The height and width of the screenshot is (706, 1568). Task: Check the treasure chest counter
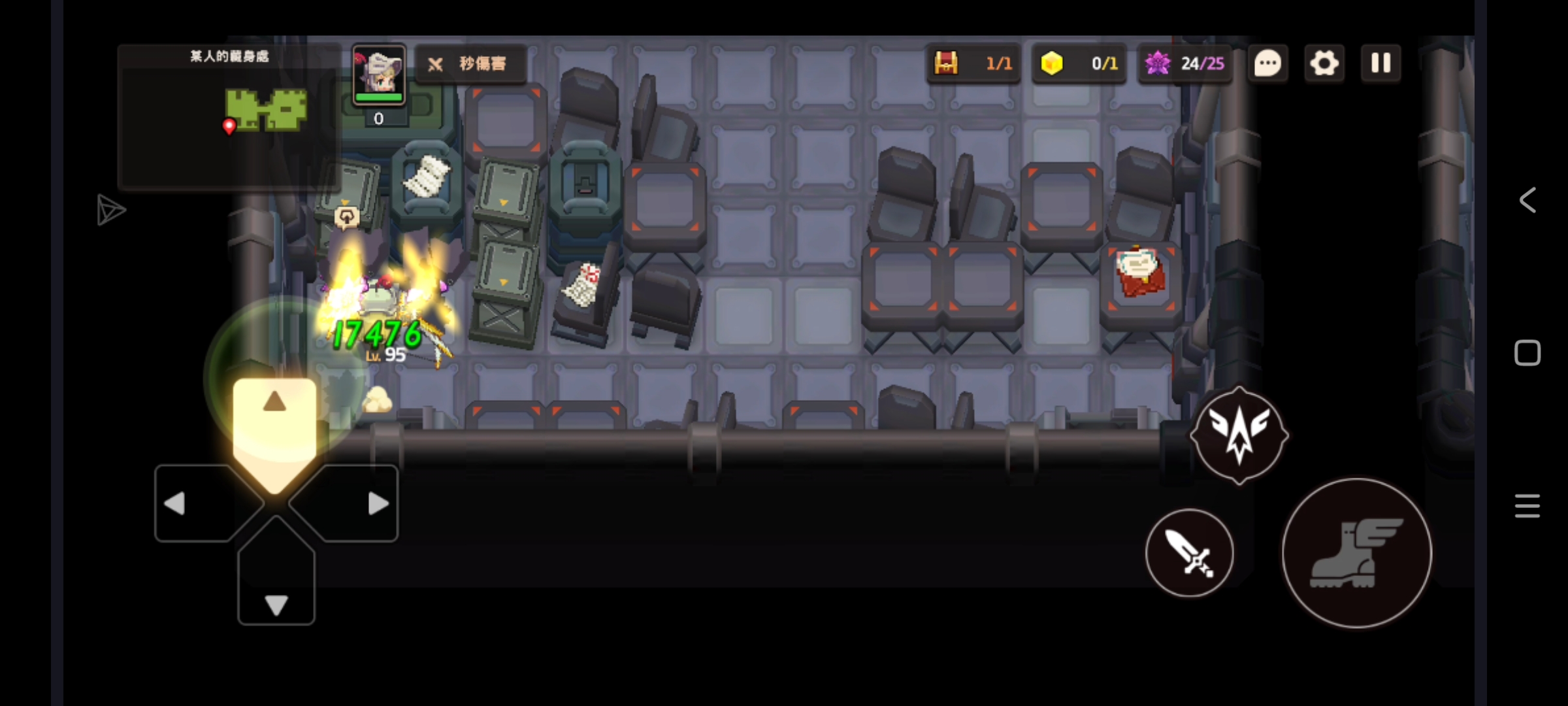coord(973,63)
